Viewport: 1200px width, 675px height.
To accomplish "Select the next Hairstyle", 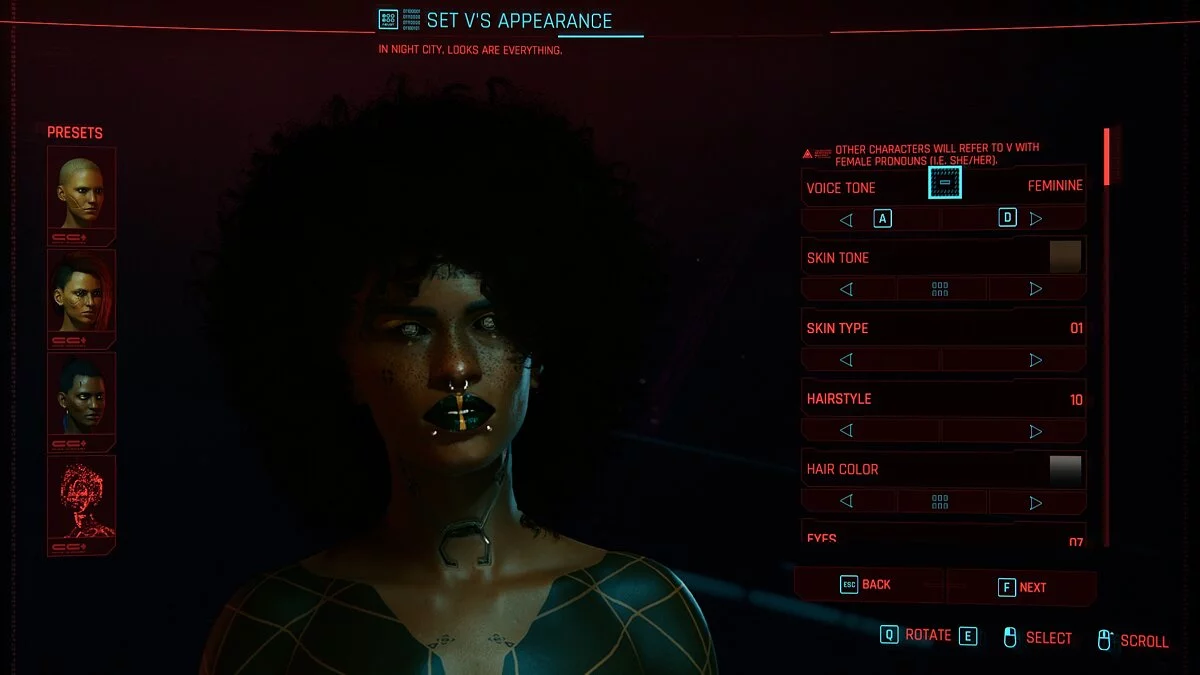I will [x=1036, y=431].
